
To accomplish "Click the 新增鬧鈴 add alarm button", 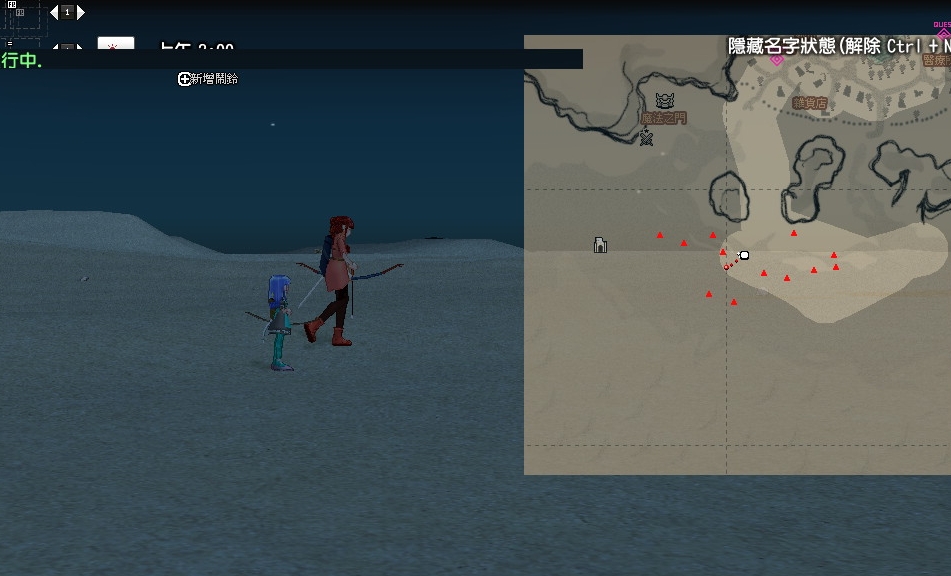I will coord(208,79).
